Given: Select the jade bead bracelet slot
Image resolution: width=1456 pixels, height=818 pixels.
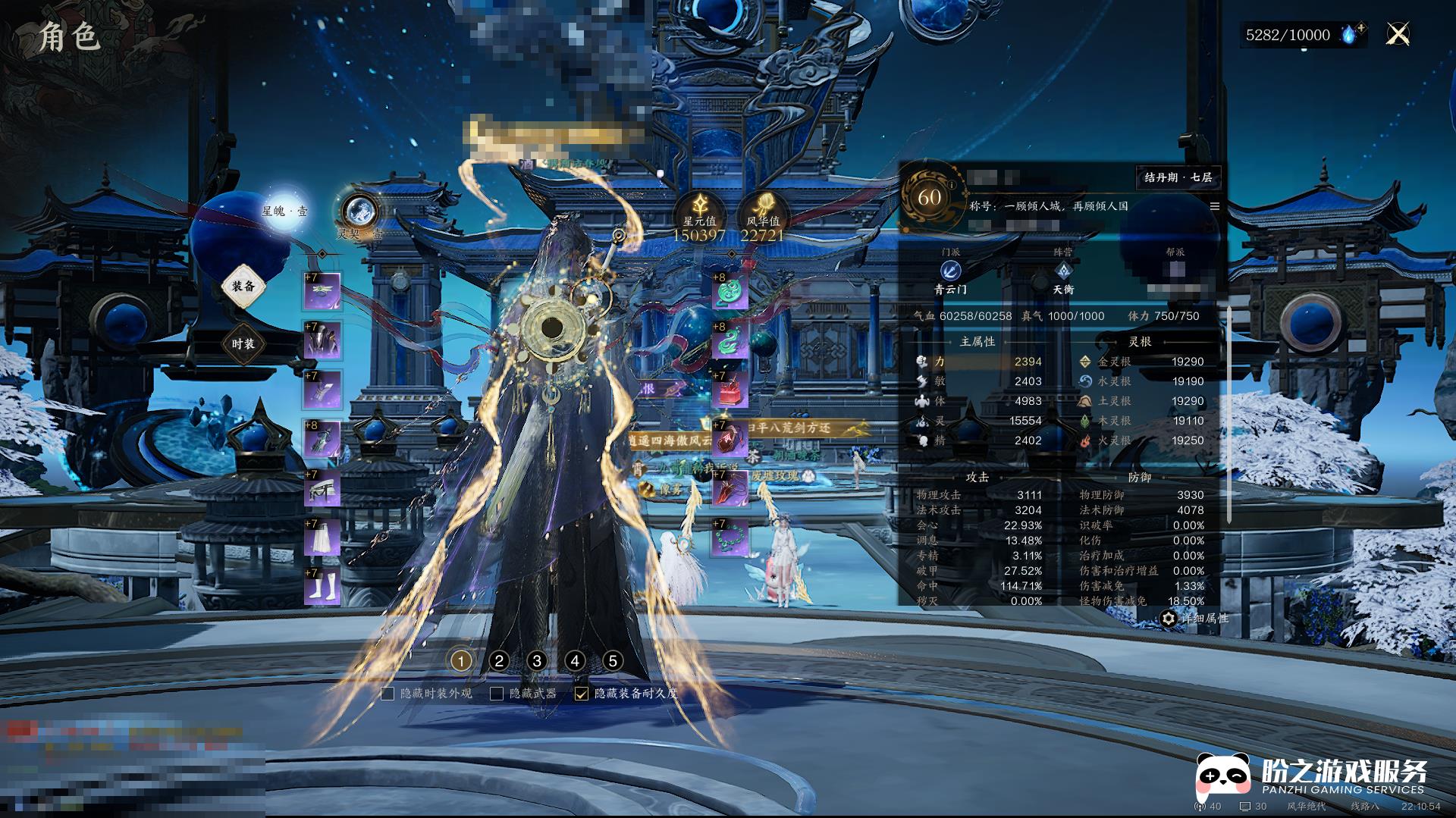Looking at the screenshot, I should [730, 537].
